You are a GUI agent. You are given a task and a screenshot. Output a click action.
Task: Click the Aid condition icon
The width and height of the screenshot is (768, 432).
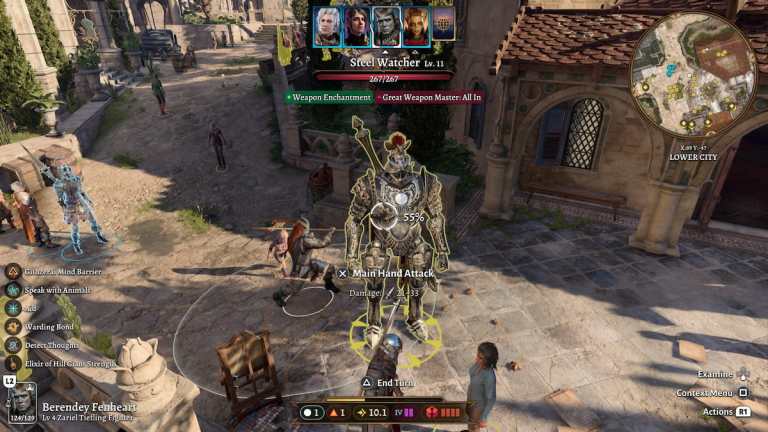click(14, 308)
